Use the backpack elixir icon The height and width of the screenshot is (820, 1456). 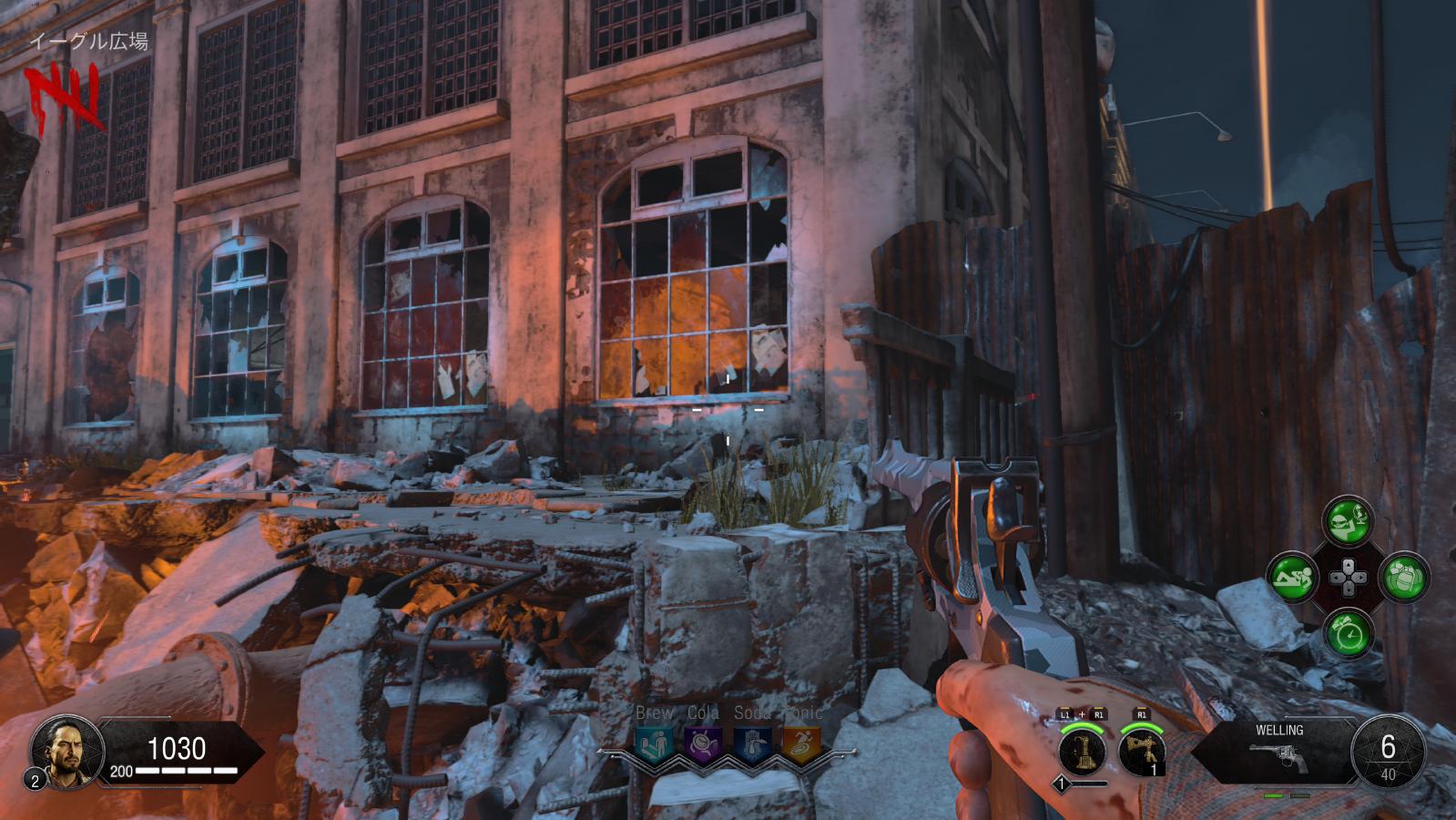[x=1403, y=577]
